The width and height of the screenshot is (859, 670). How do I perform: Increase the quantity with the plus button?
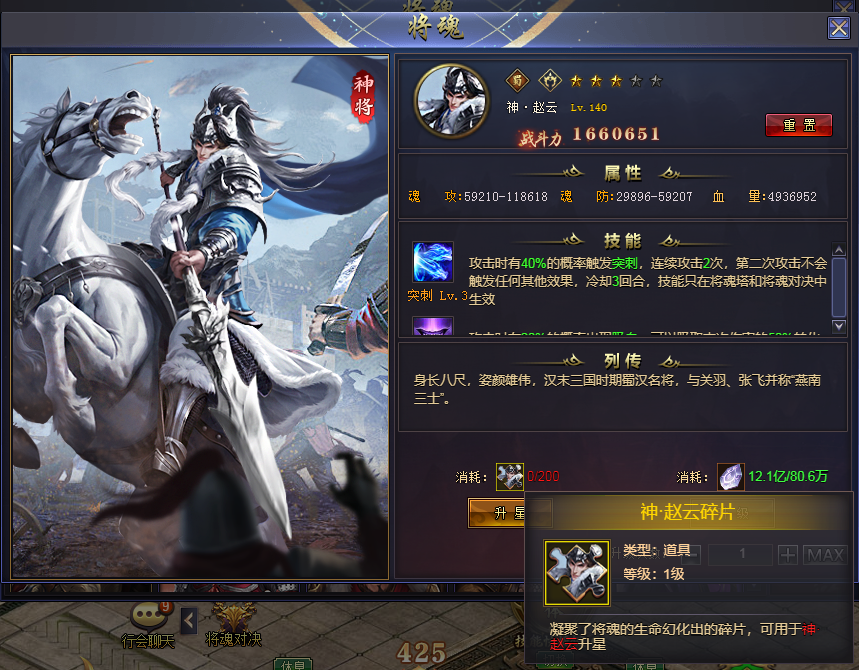(788, 554)
